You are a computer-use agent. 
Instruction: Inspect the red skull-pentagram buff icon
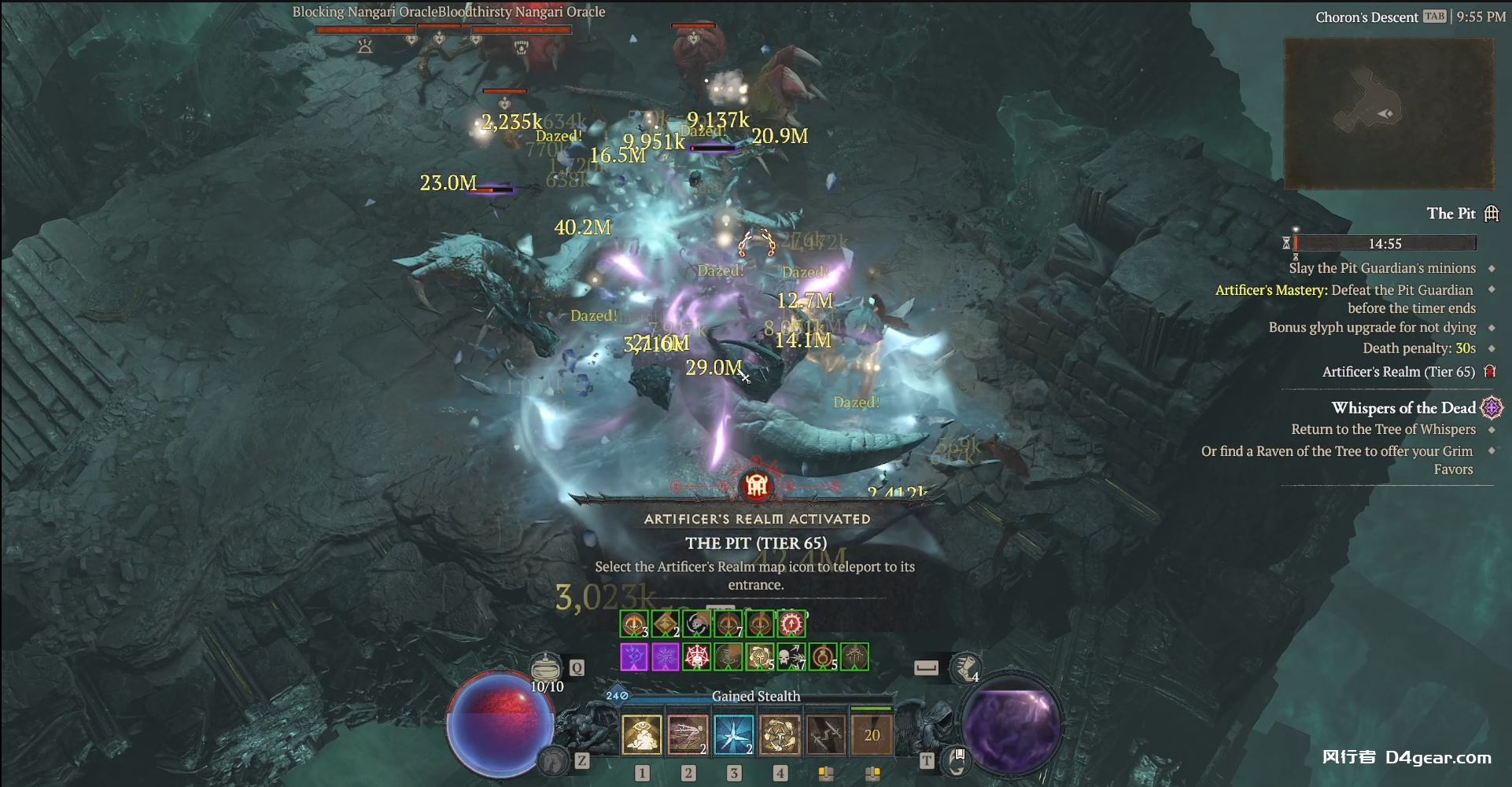[696, 656]
